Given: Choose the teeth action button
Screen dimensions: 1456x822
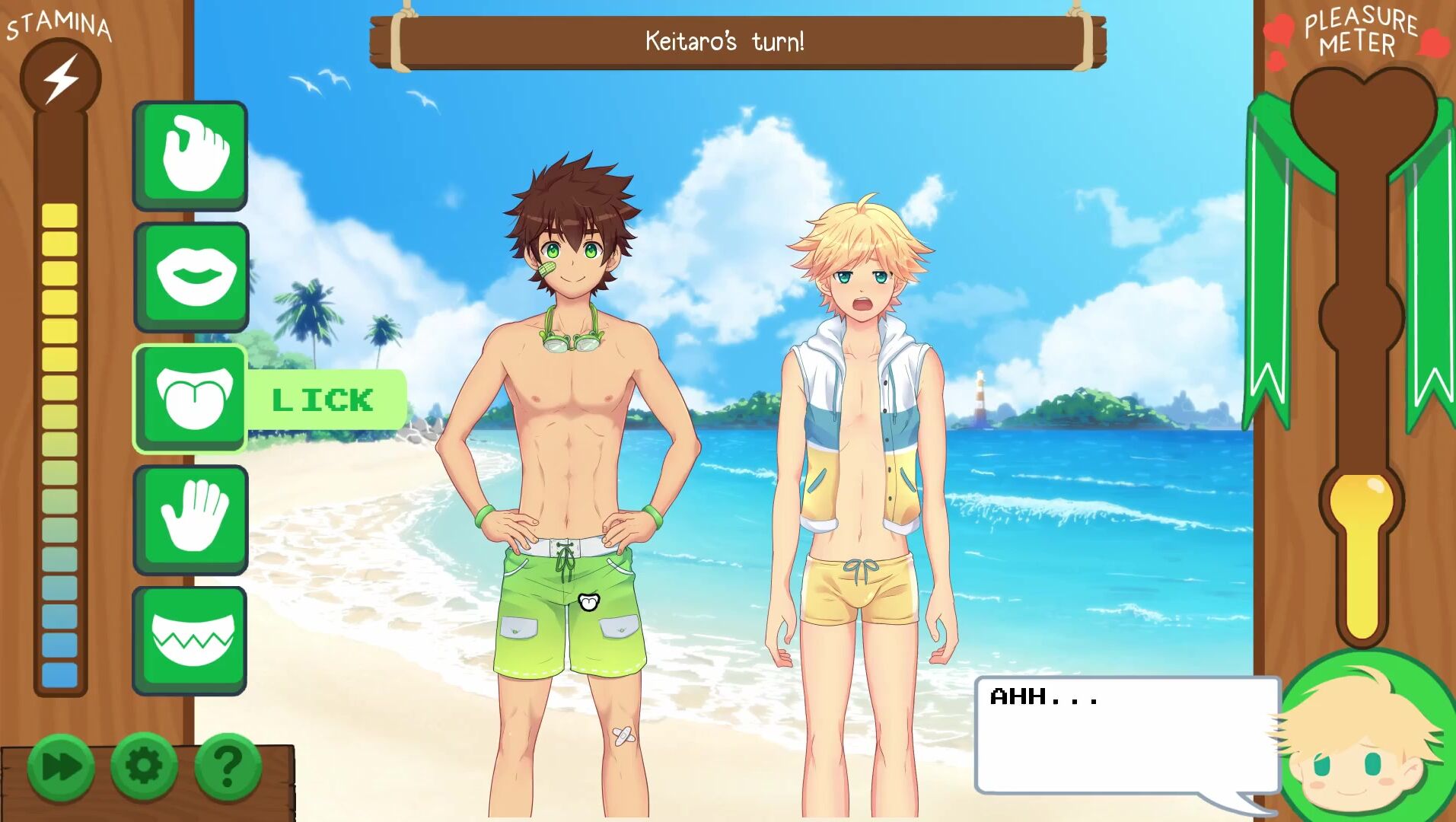Looking at the screenshot, I should click(191, 640).
